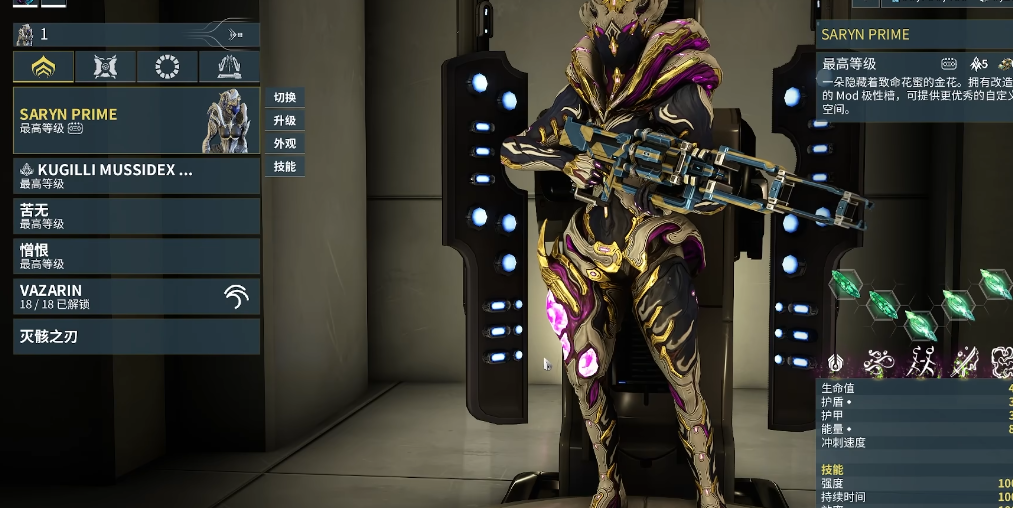Select the 灭骸之刃 slot
This screenshot has width=1013, height=508.
[x=136, y=337]
